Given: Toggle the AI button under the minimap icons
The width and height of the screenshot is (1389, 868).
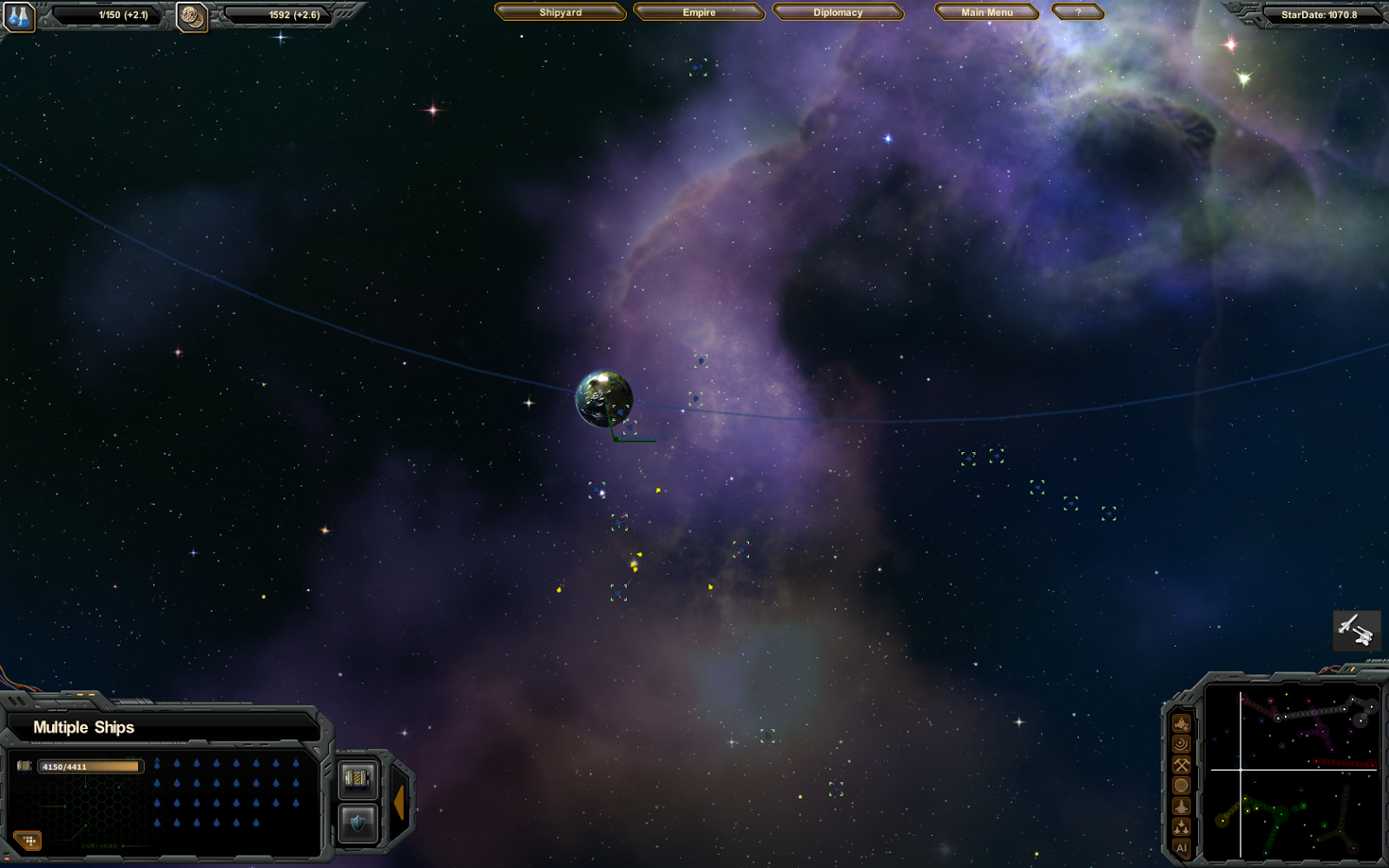Looking at the screenshot, I should (1182, 846).
